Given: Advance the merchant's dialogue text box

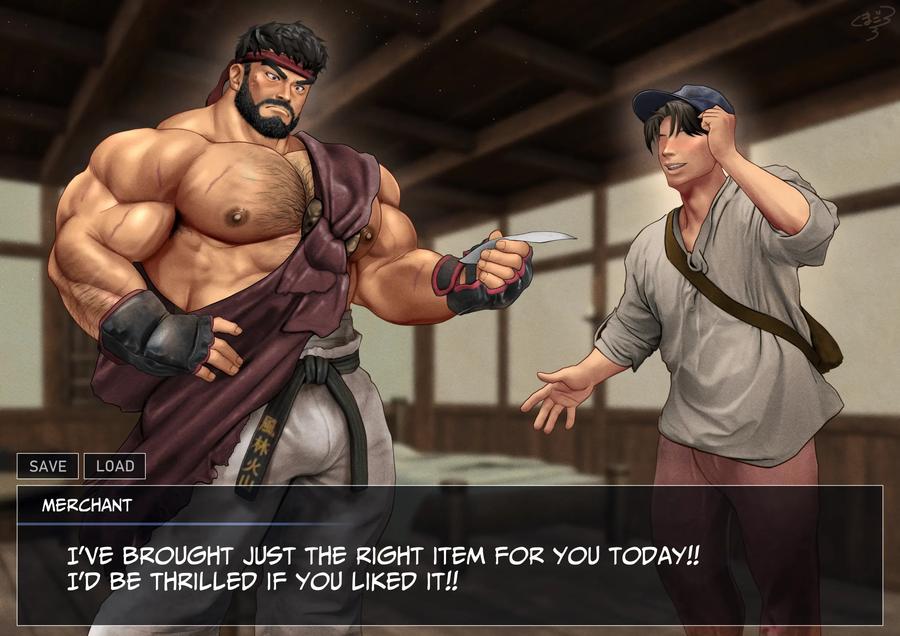Looking at the screenshot, I should pos(449,567).
